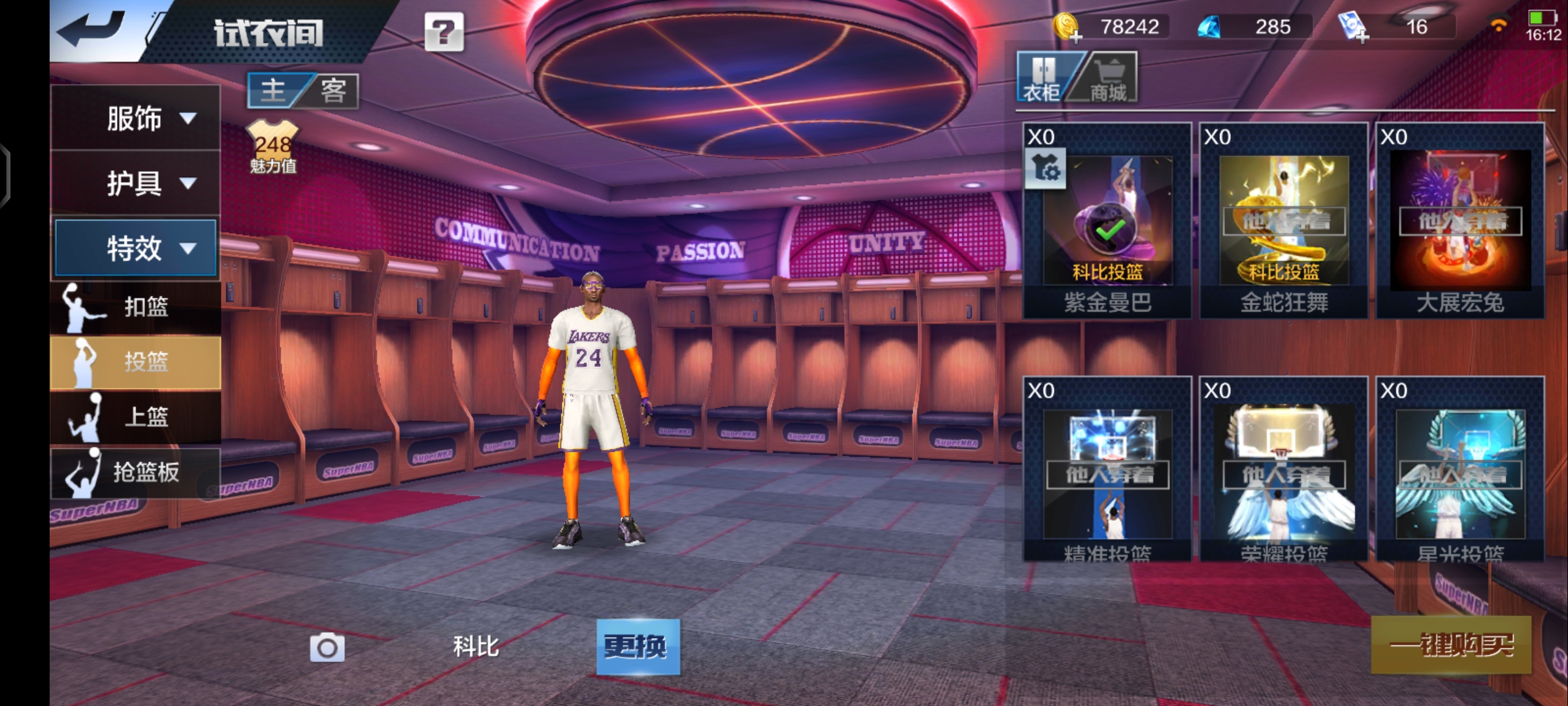The width and height of the screenshot is (1568, 706).
Task: Choose the 上篮 layup effects entry
Action: coord(136,416)
